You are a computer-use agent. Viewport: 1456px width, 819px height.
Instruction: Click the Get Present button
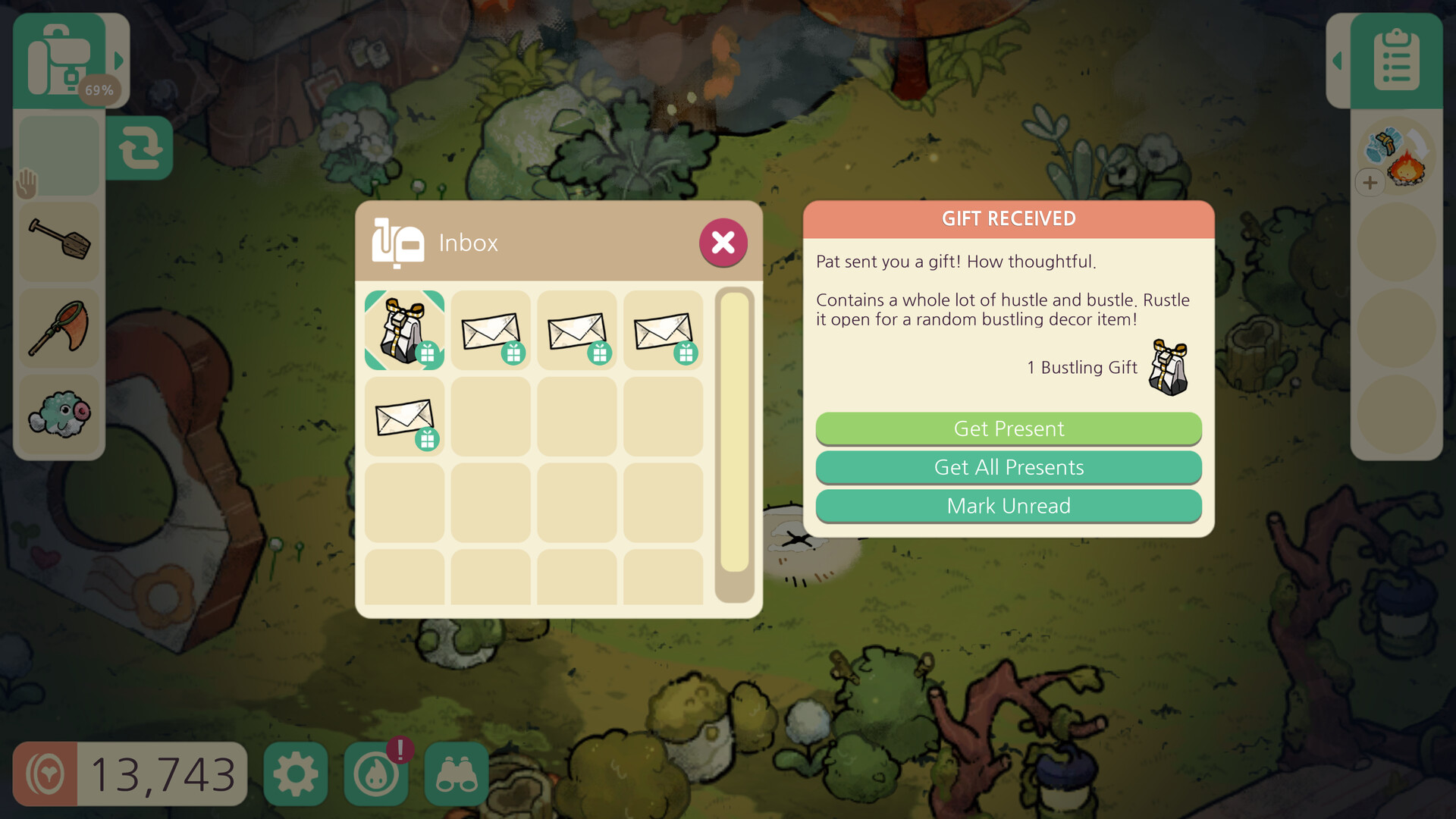pyautogui.click(x=1009, y=428)
